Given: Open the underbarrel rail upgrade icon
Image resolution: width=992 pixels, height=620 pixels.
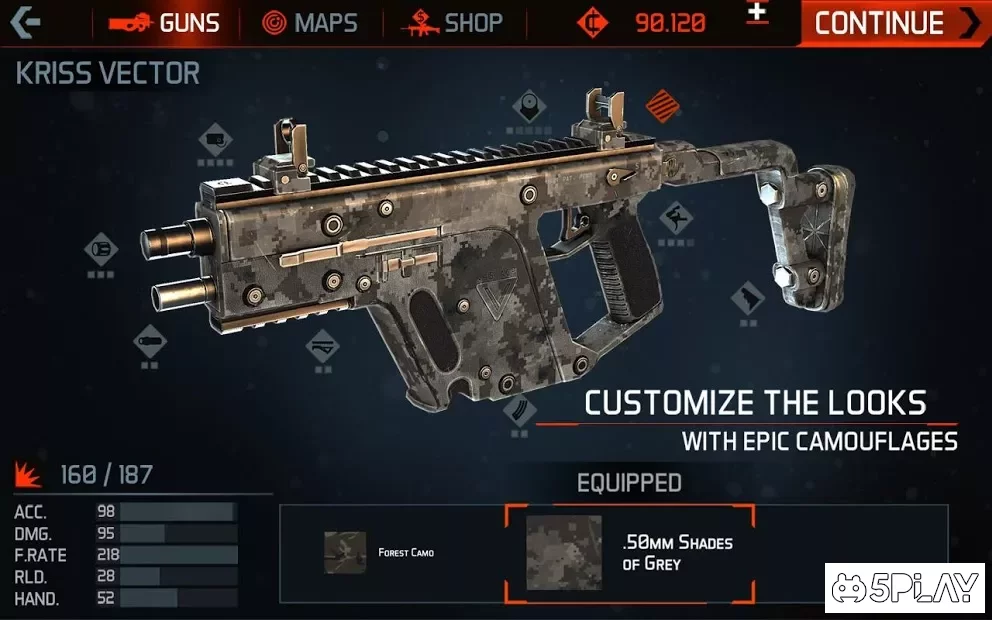Looking at the screenshot, I should [x=322, y=346].
